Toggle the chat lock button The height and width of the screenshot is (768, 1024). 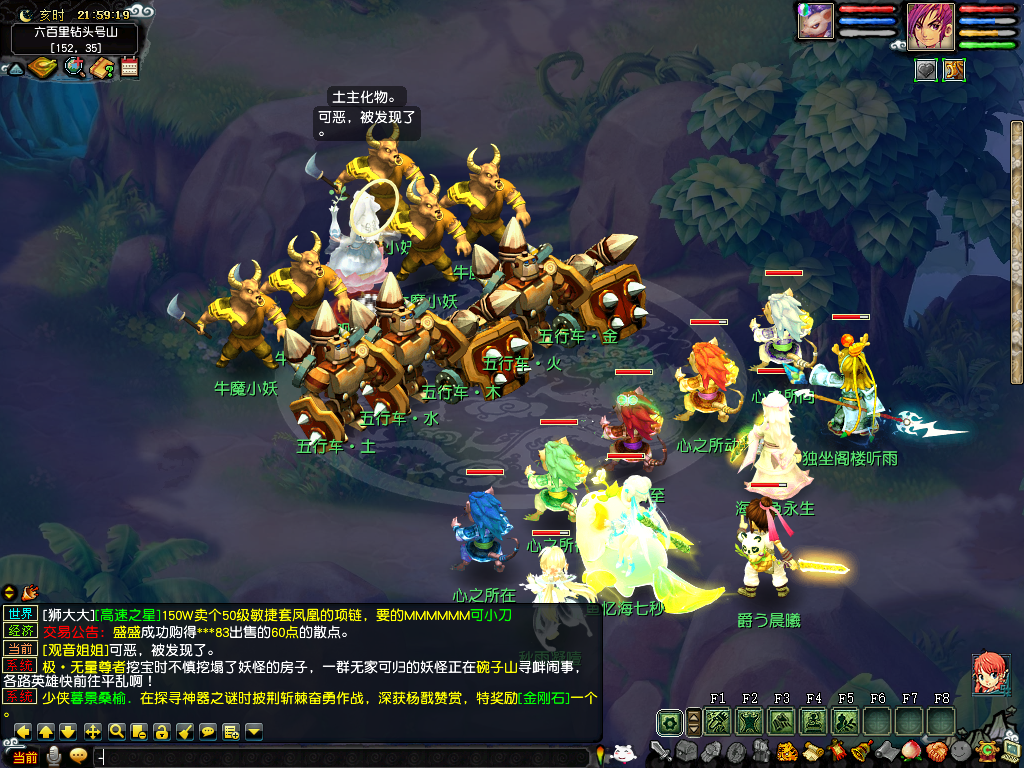161,731
